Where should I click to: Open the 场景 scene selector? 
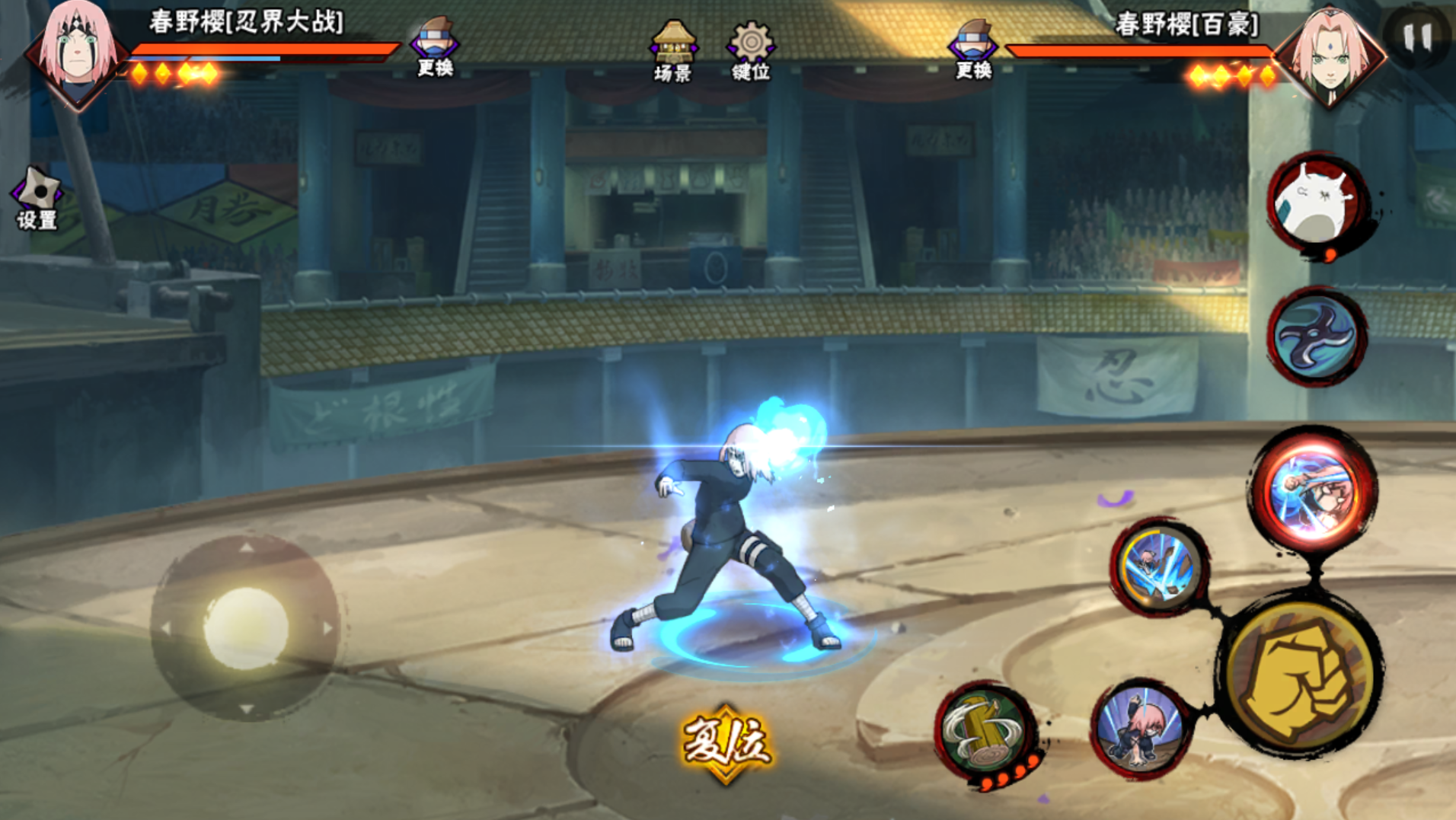(x=672, y=50)
